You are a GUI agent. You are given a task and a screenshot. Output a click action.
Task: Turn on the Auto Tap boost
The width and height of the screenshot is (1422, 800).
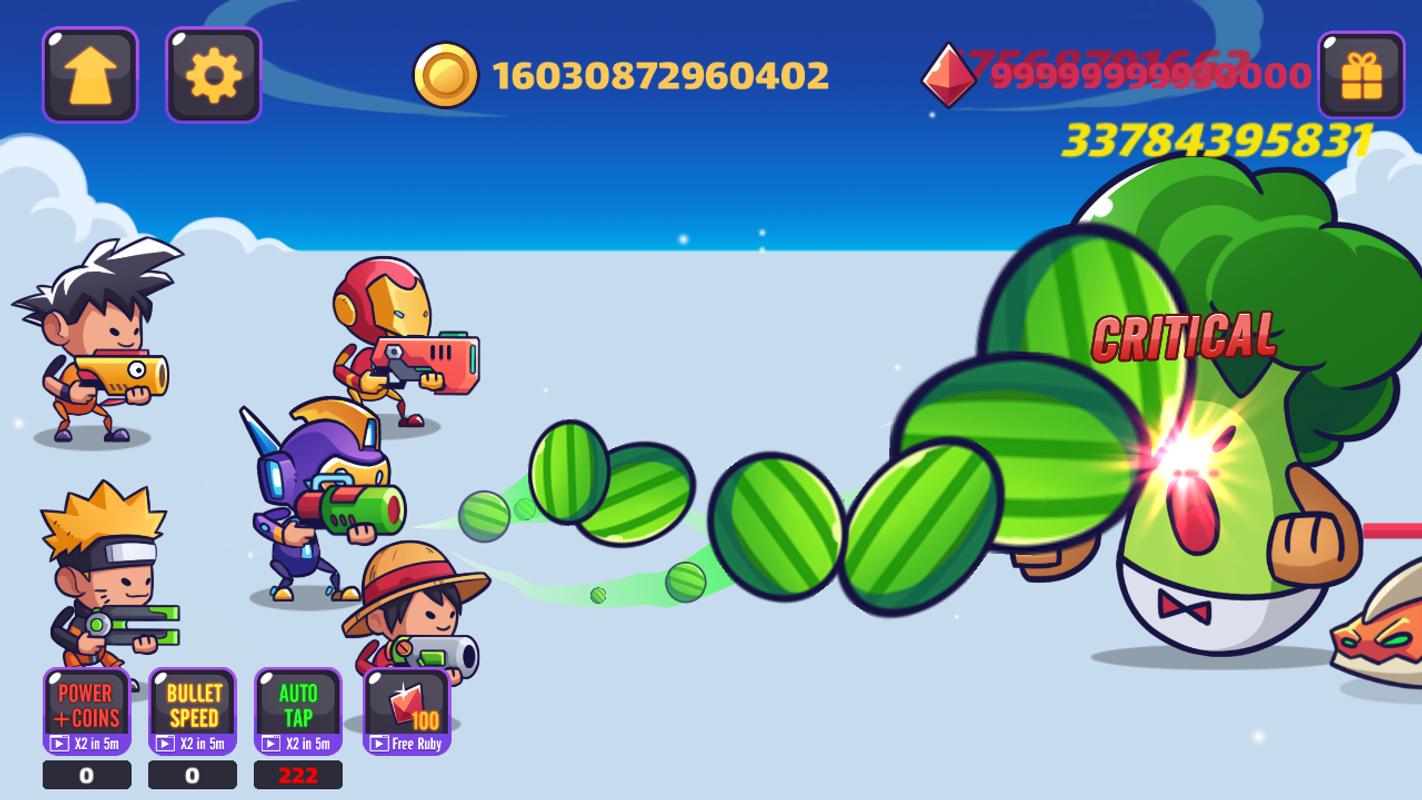[298, 710]
